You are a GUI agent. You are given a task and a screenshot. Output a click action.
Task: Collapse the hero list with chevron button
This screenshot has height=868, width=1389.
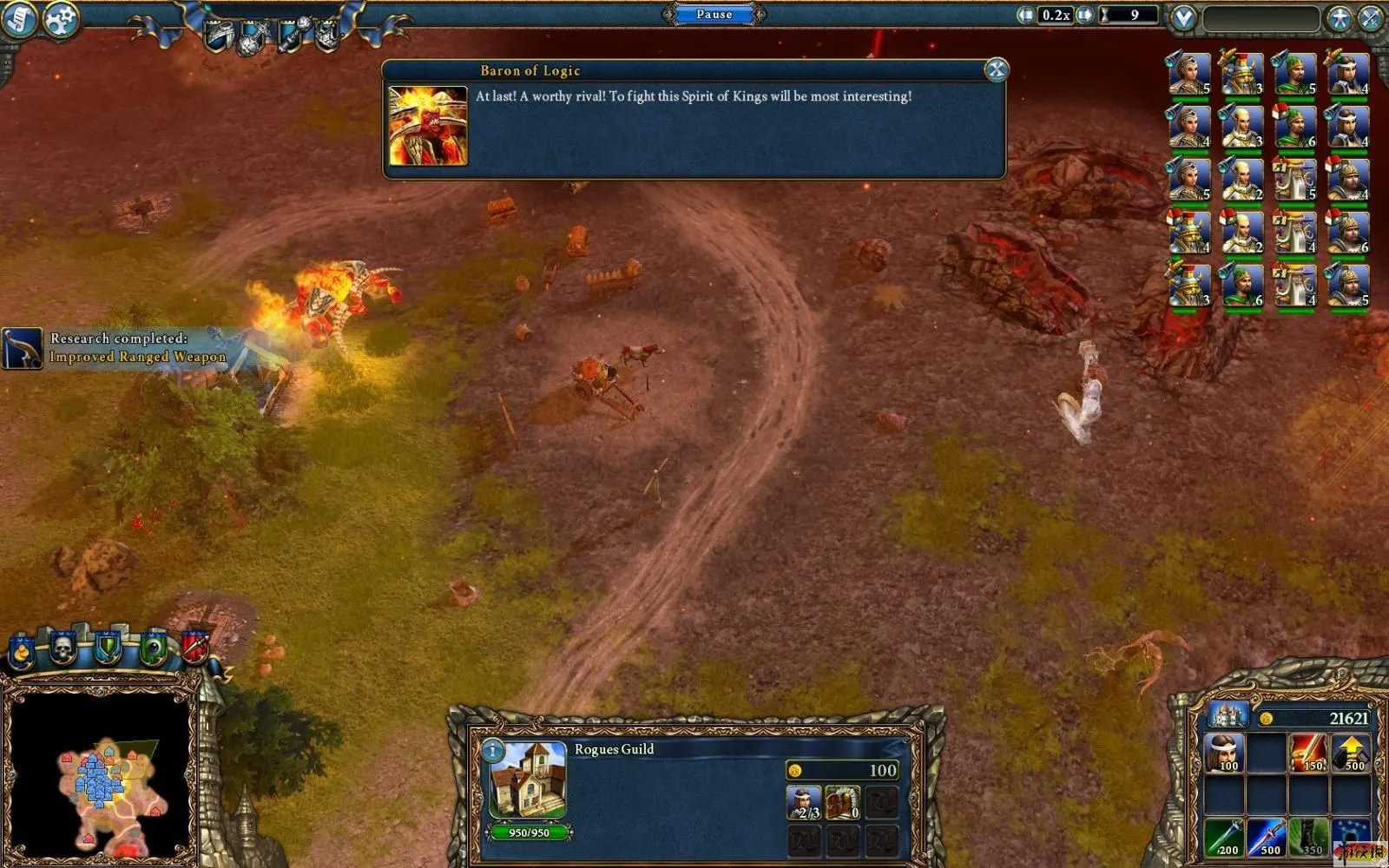(1182, 18)
